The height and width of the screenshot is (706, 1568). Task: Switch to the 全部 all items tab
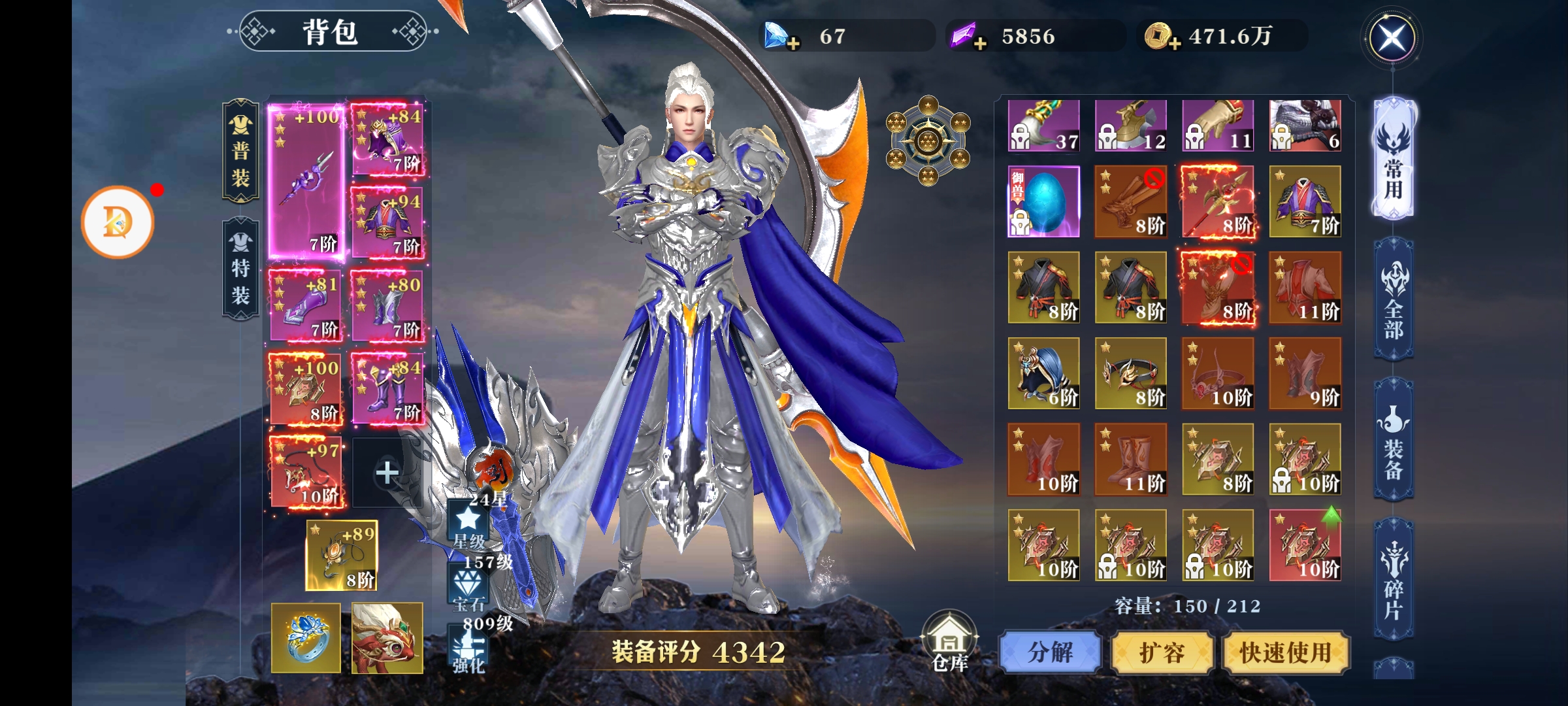coord(1394,301)
